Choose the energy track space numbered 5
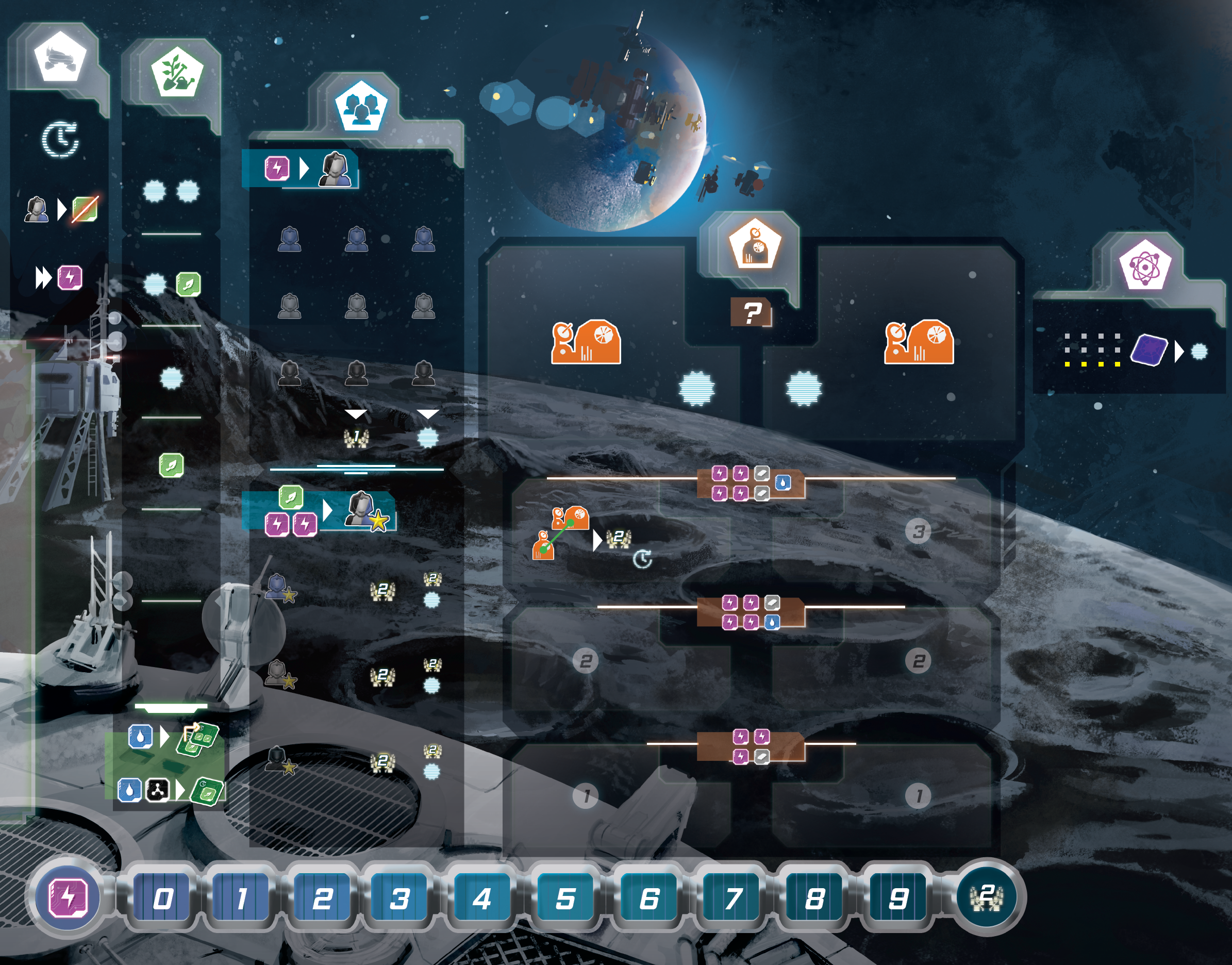Viewport: 1232px width, 965px height. tap(565, 898)
